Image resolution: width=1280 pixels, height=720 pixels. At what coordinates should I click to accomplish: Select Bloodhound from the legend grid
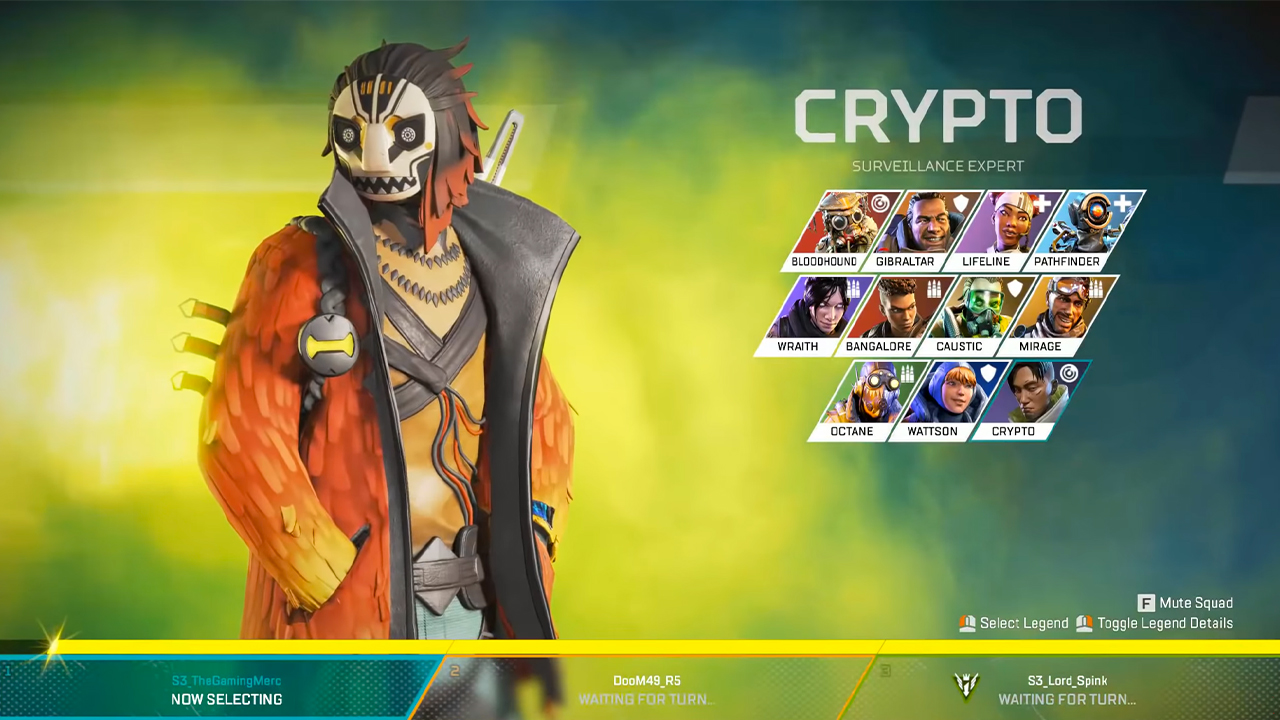[x=845, y=222]
